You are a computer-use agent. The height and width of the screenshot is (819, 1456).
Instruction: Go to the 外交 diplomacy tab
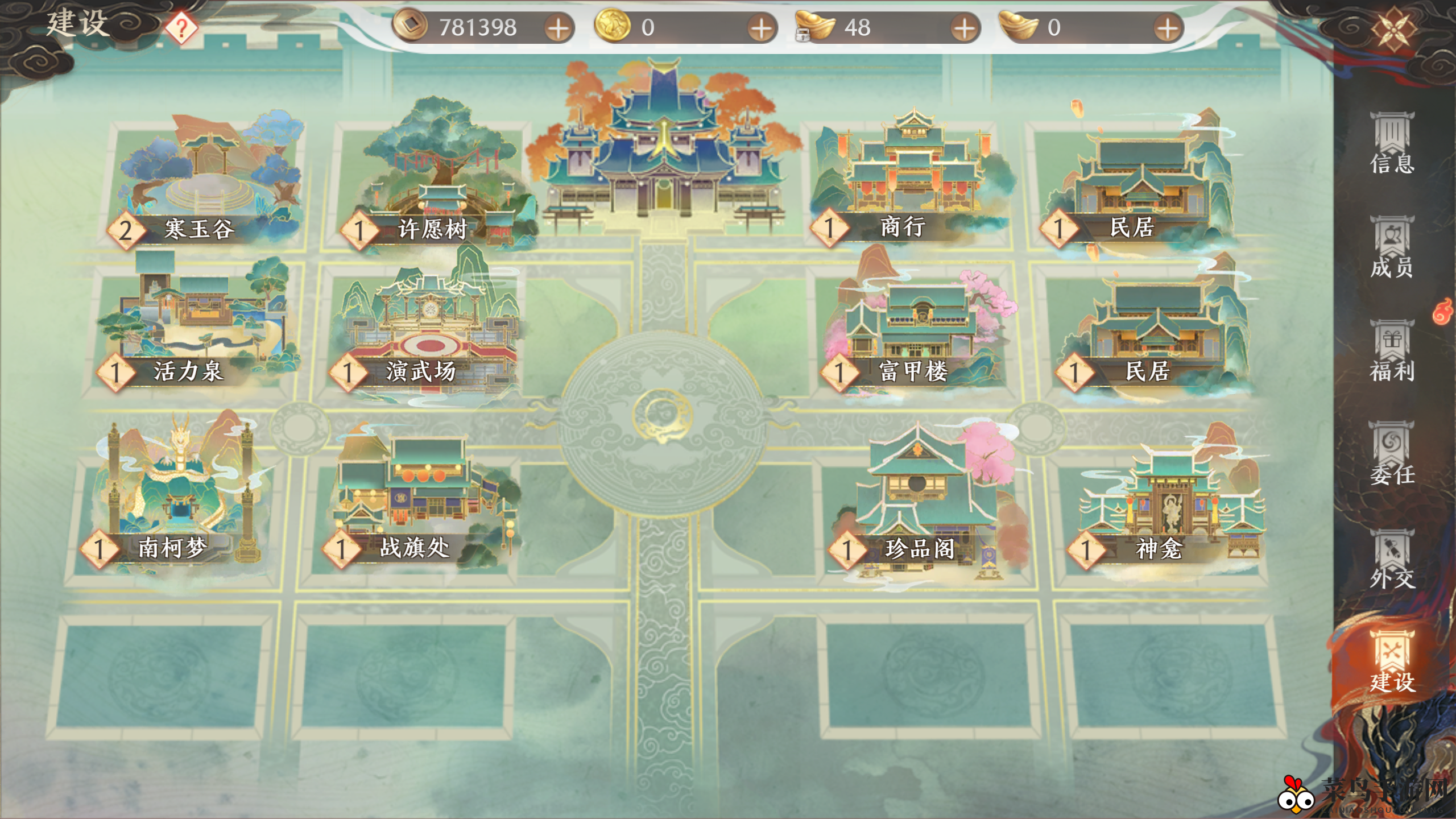pos(1391,559)
